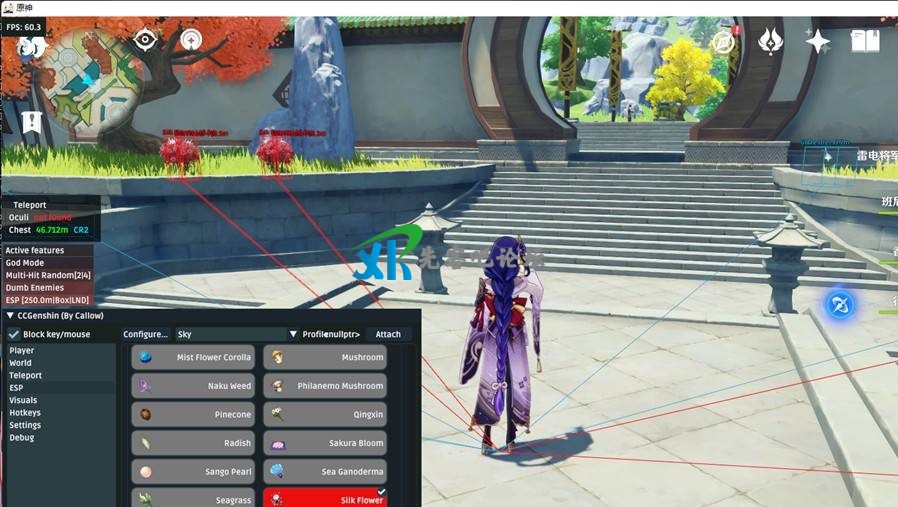
Task: Open the Paimon menu icon
Action: 32,46
